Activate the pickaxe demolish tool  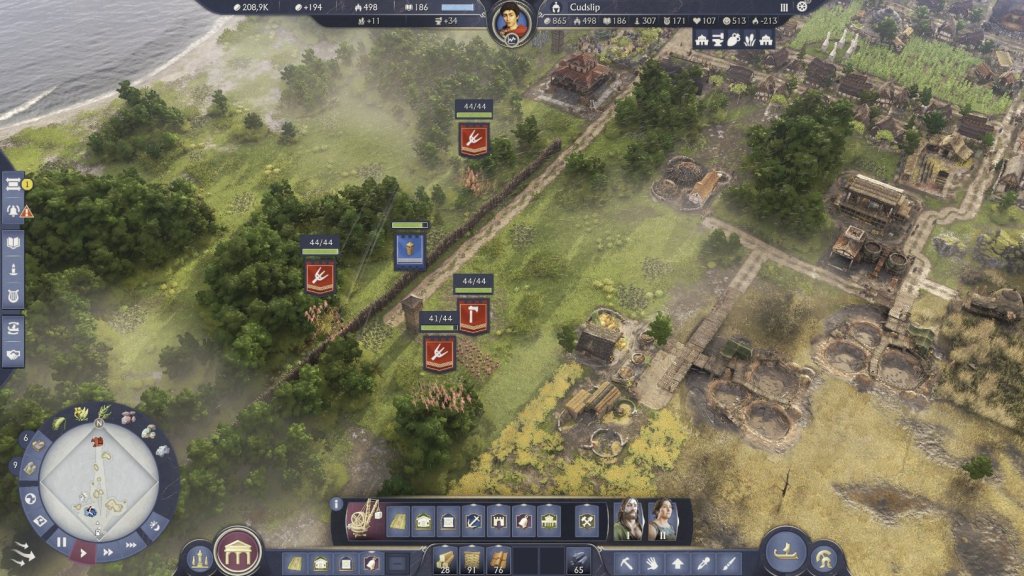point(627,563)
